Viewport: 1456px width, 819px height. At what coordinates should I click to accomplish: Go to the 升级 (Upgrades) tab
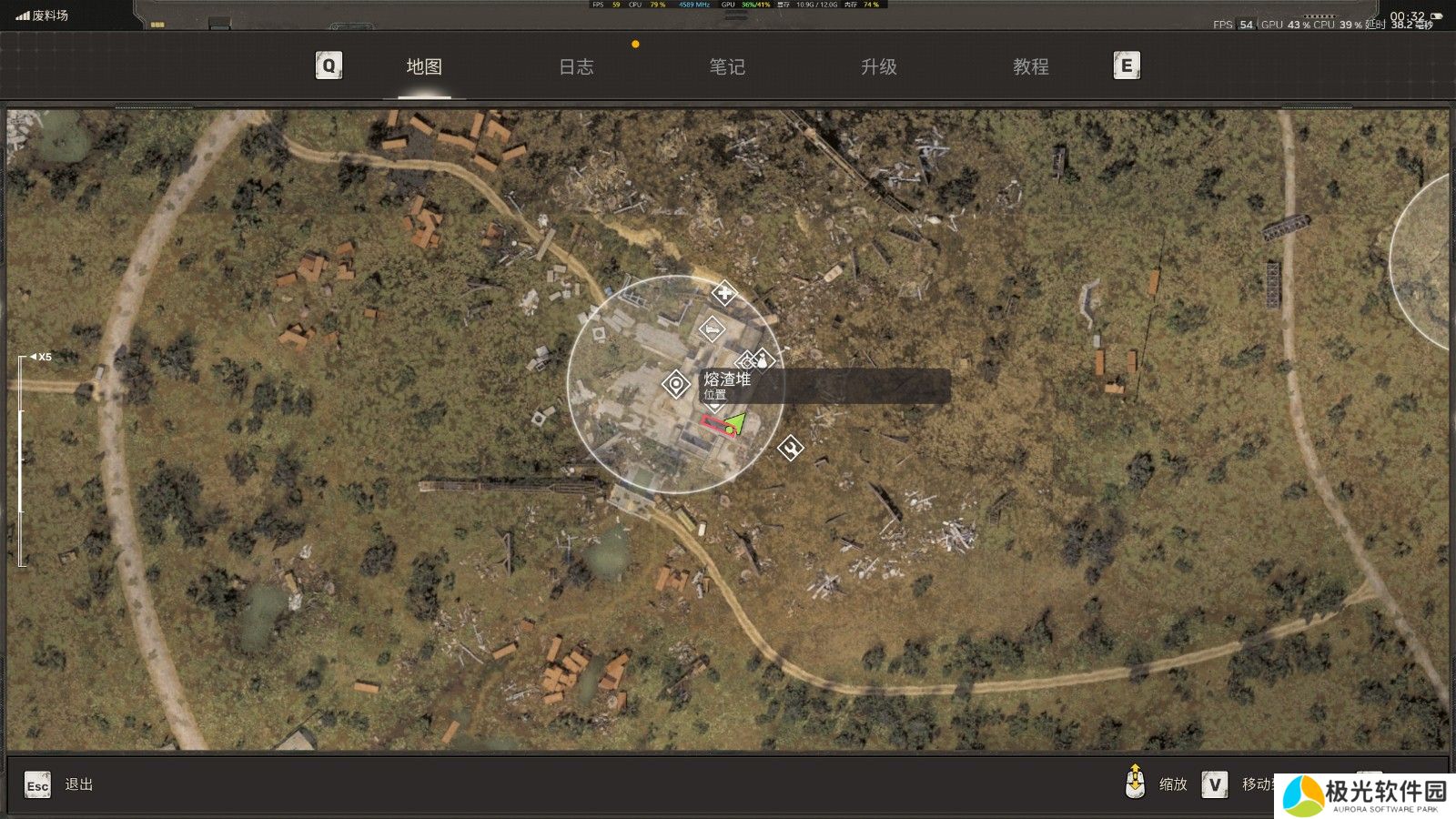tap(879, 66)
